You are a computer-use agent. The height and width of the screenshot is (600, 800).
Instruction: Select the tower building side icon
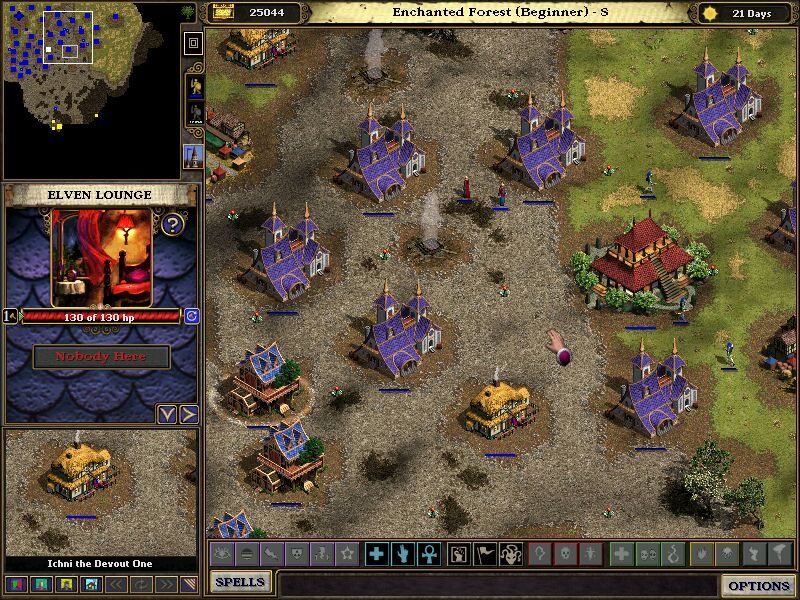pos(194,155)
